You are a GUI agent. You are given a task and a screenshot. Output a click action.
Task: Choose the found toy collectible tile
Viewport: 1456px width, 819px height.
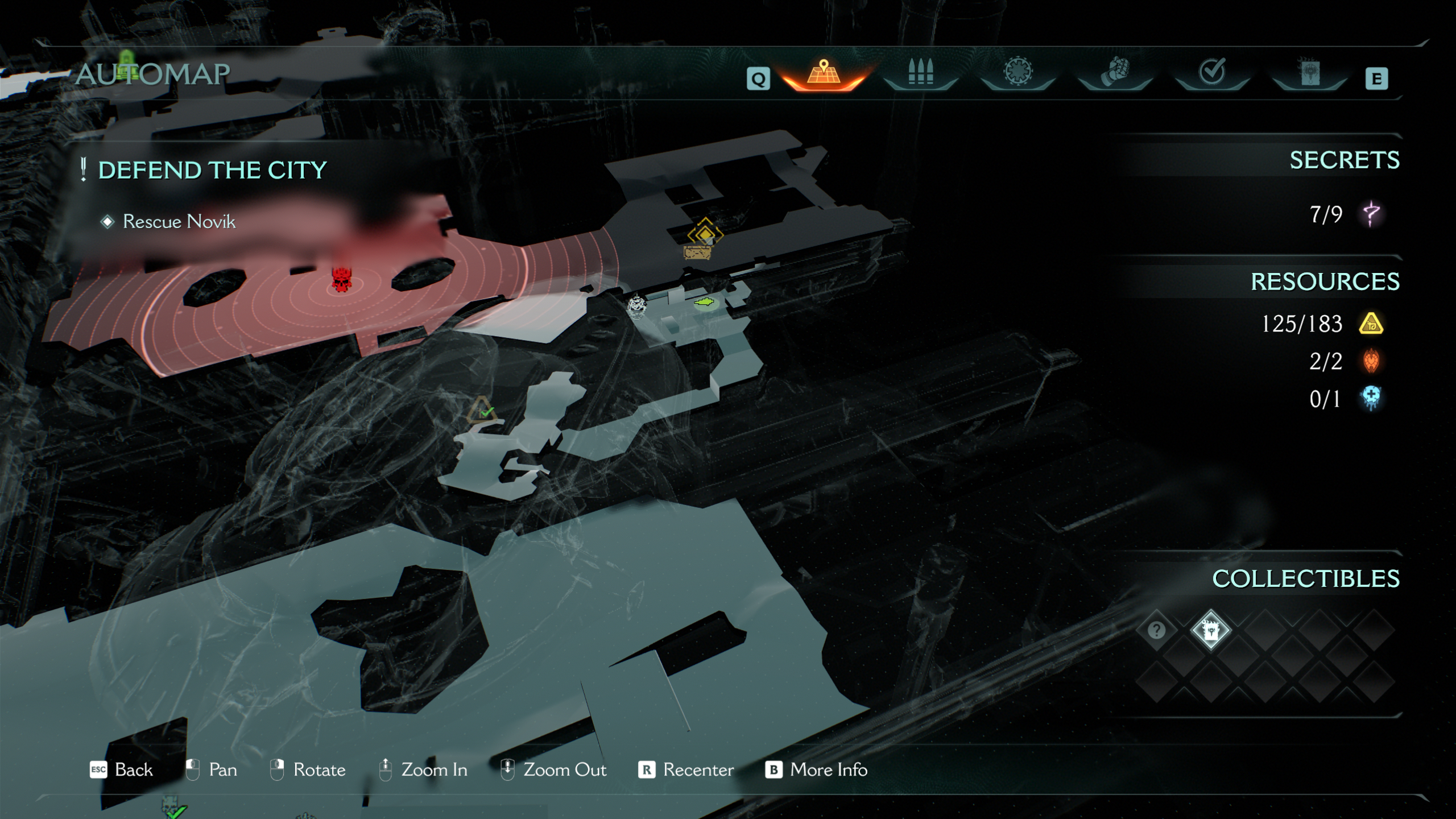pos(1210,630)
